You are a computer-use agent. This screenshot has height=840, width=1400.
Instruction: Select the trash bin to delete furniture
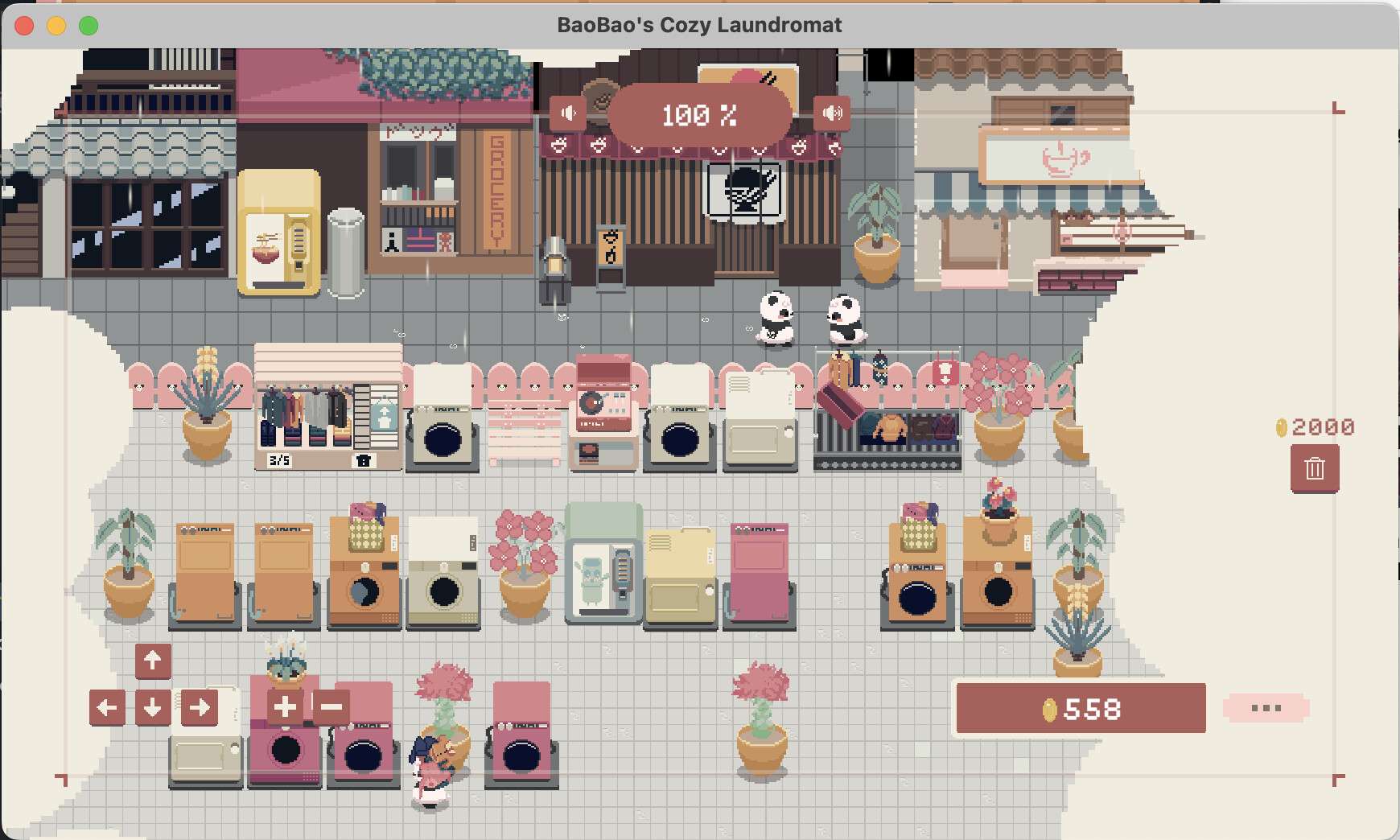1316,467
